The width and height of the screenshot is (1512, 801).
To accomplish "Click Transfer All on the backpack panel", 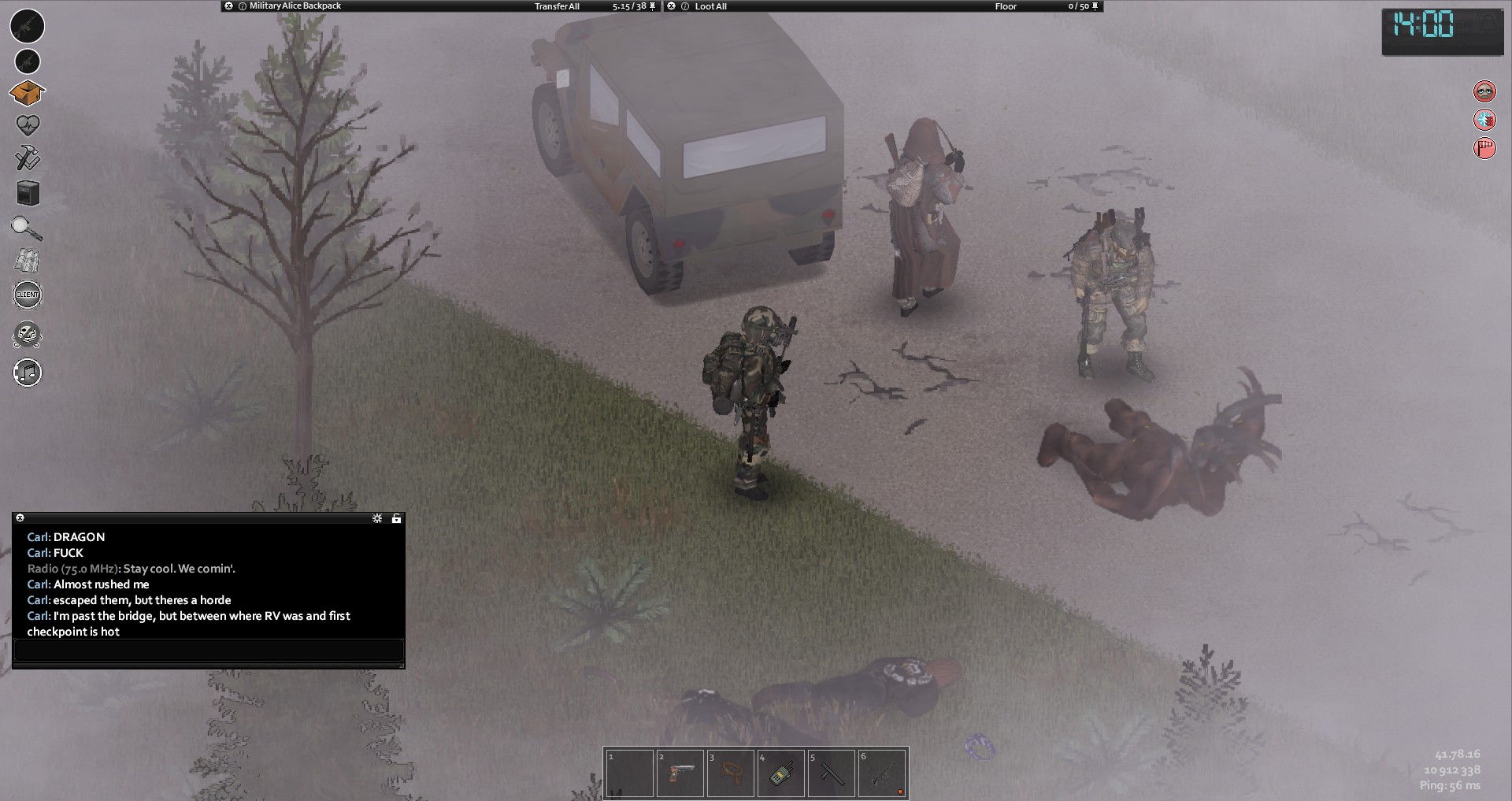I will [557, 6].
